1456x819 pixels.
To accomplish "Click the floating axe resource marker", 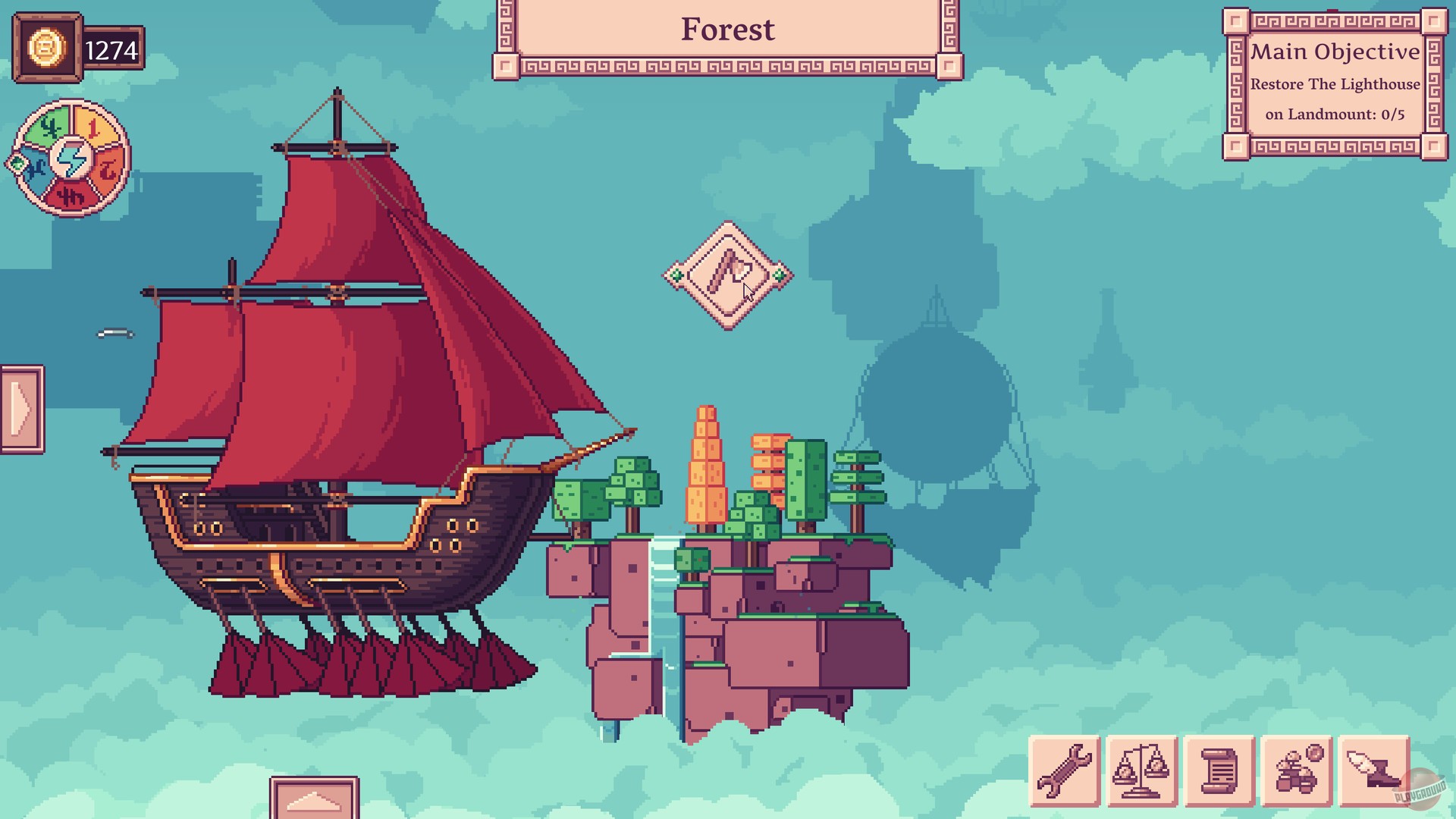I will pyautogui.click(x=726, y=275).
